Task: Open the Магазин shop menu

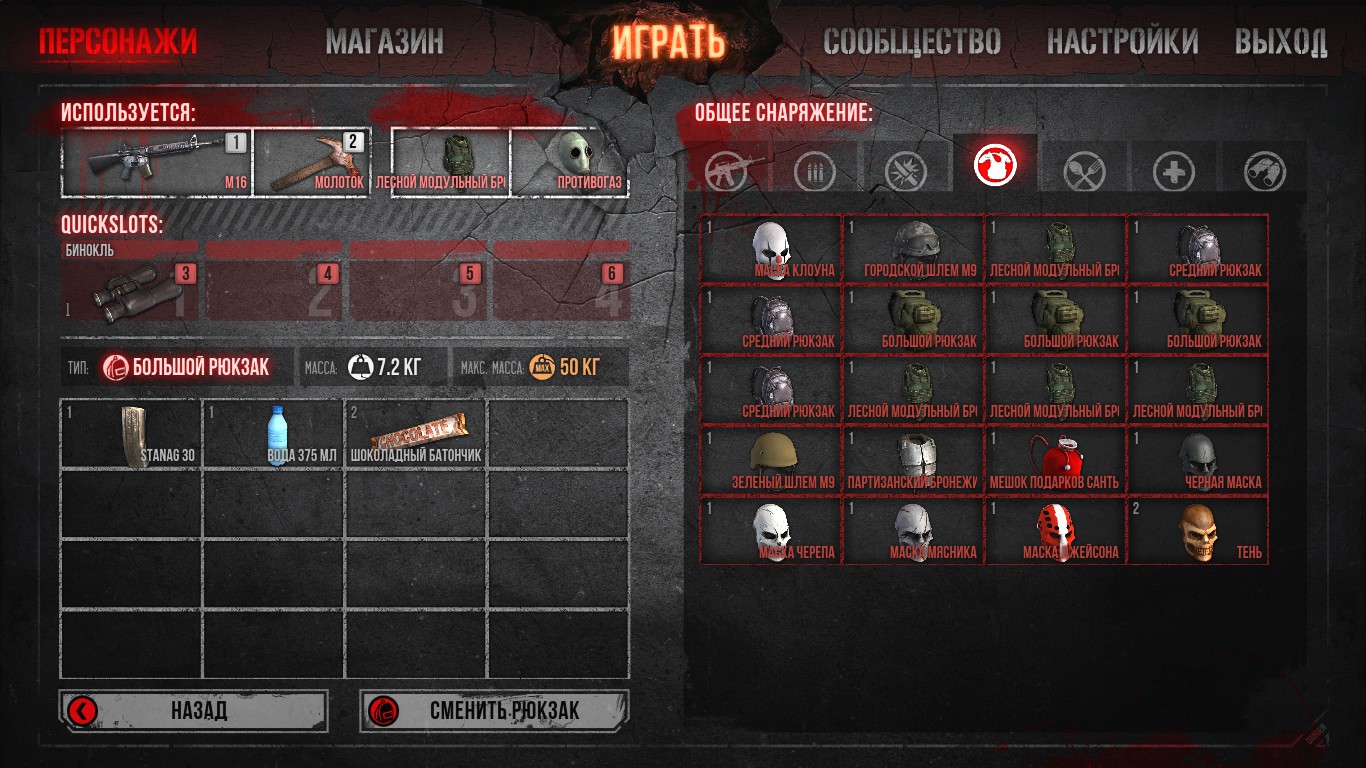Action: coord(384,42)
